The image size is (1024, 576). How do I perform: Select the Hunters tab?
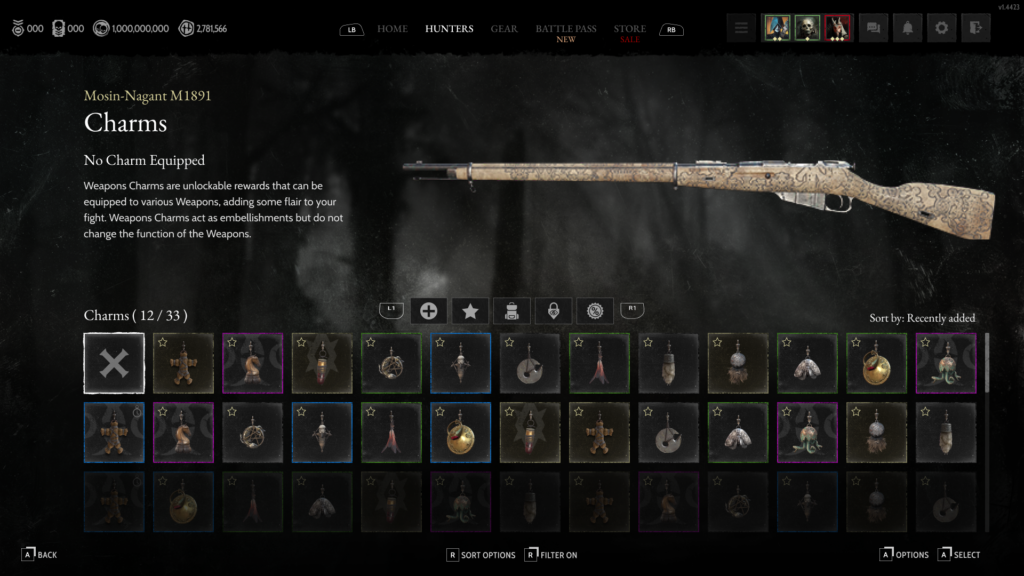tap(449, 28)
